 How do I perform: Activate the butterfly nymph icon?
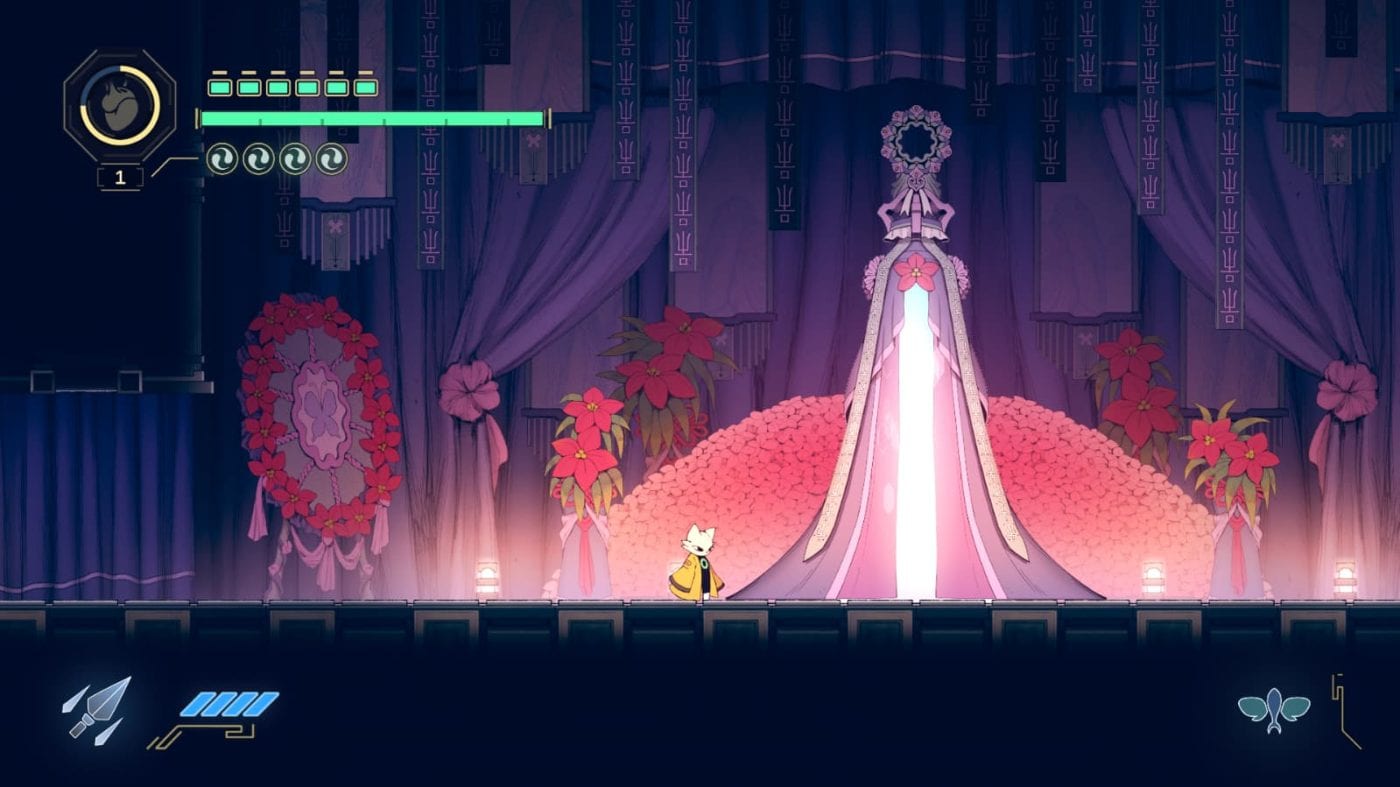point(1273,709)
